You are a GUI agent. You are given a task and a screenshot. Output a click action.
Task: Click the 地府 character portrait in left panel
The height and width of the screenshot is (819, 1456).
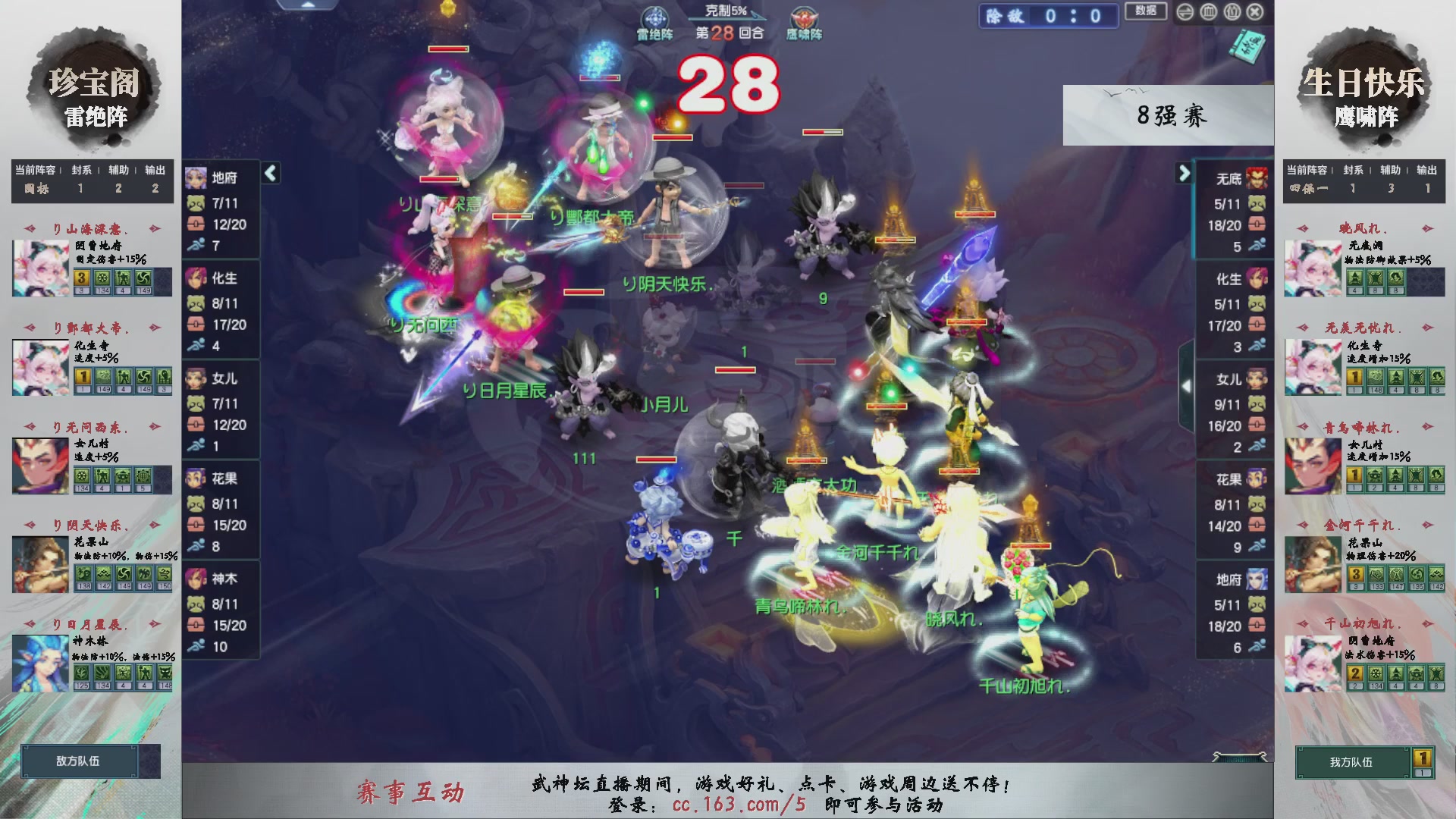tap(195, 177)
